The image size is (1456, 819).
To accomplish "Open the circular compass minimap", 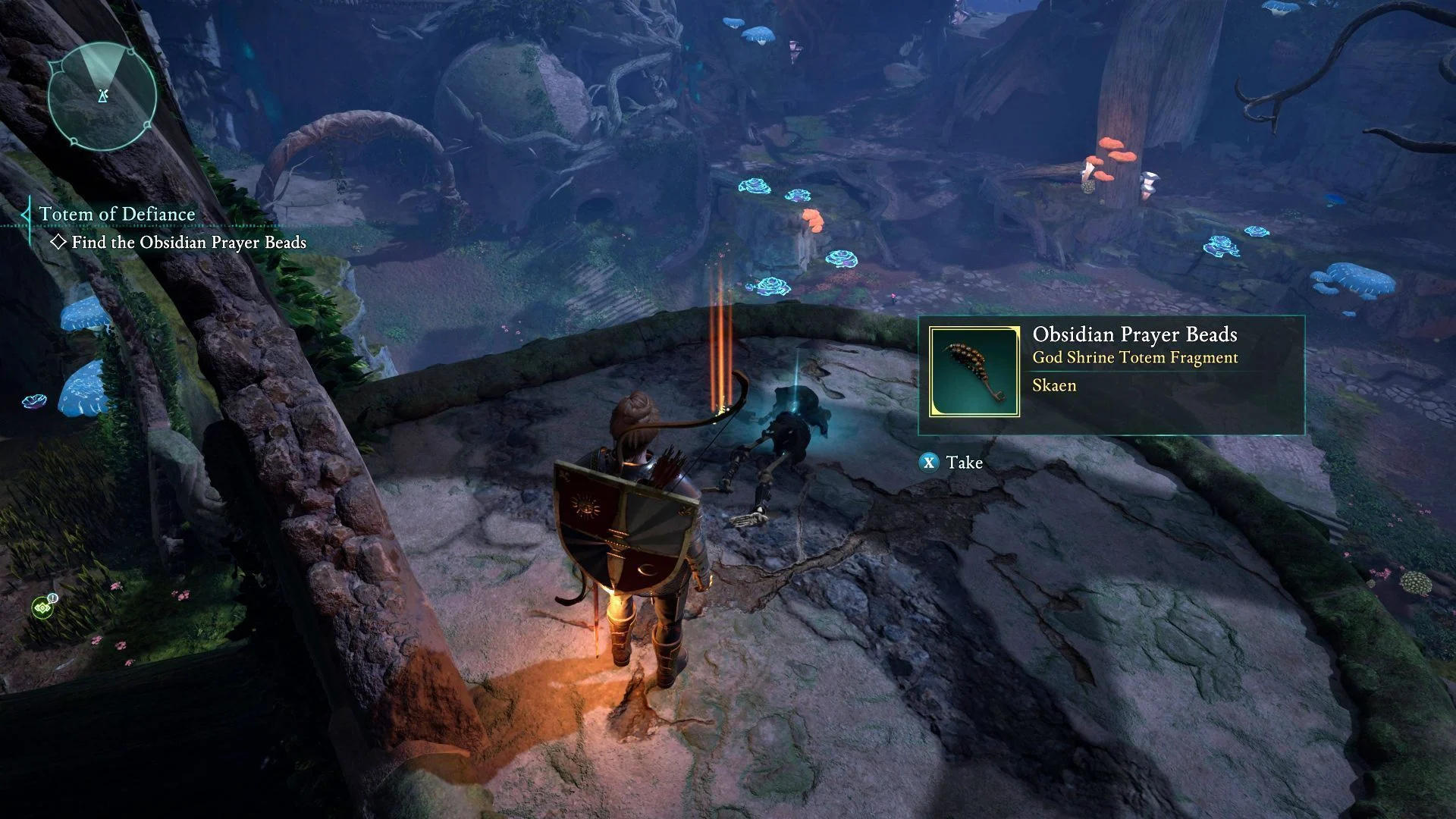I will [x=102, y=96].
